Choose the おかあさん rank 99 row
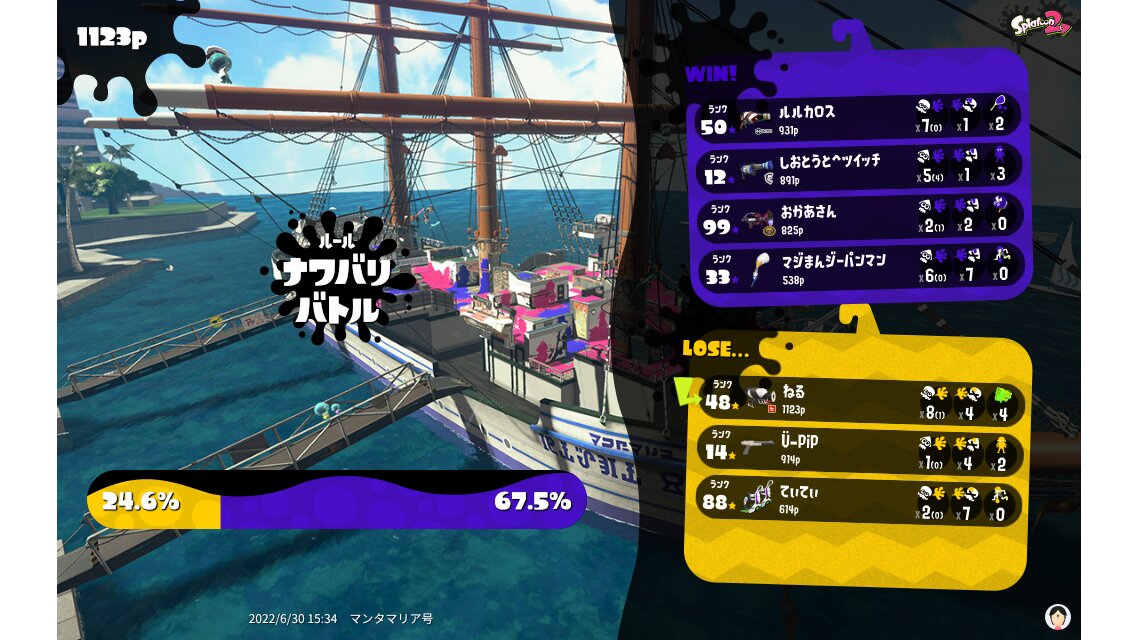Screen dimensions: 1138x640 [x=858, y=218]
